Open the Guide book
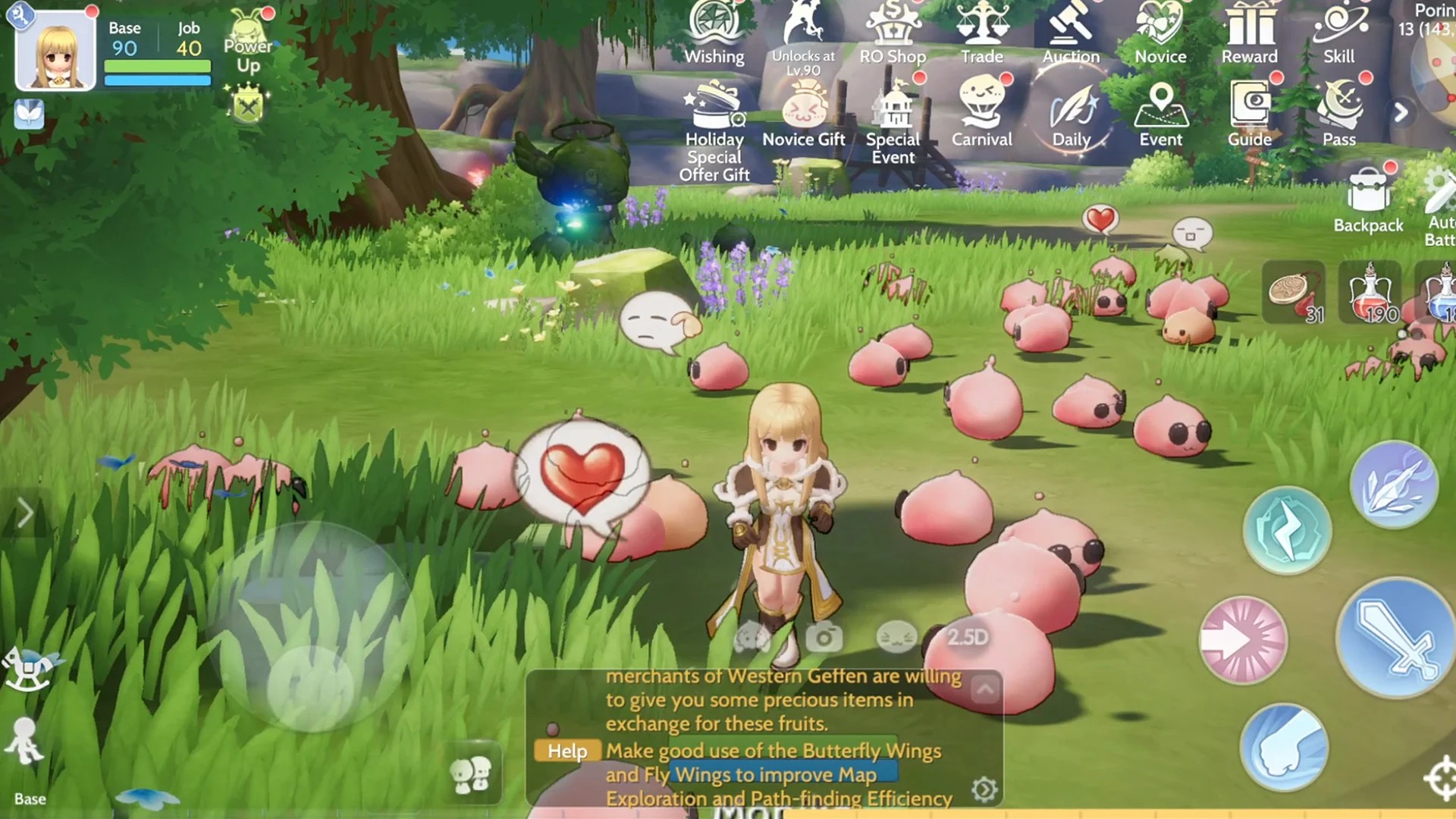1456x819 pixels. tap(1250, 114)
